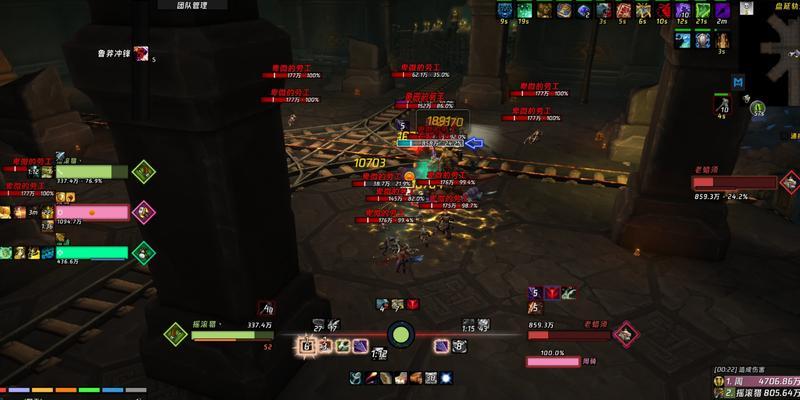Activate the glowing highlighted ability with 6 stacks
Image resolution: width=800 pixels, height=400 pixels.
click(x=308, y=345)
